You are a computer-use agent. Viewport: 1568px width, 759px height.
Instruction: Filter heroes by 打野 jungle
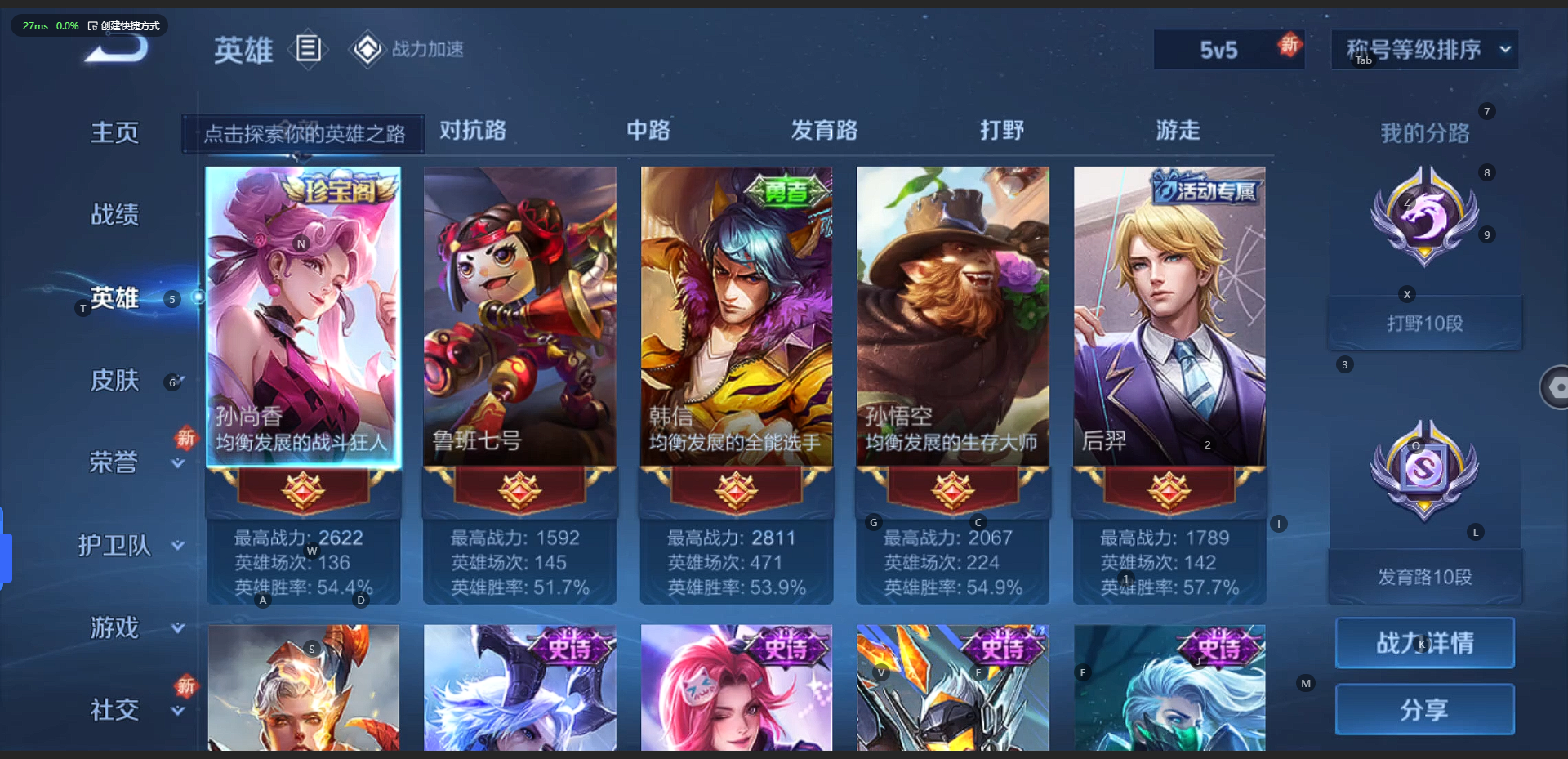point(1002,131)
